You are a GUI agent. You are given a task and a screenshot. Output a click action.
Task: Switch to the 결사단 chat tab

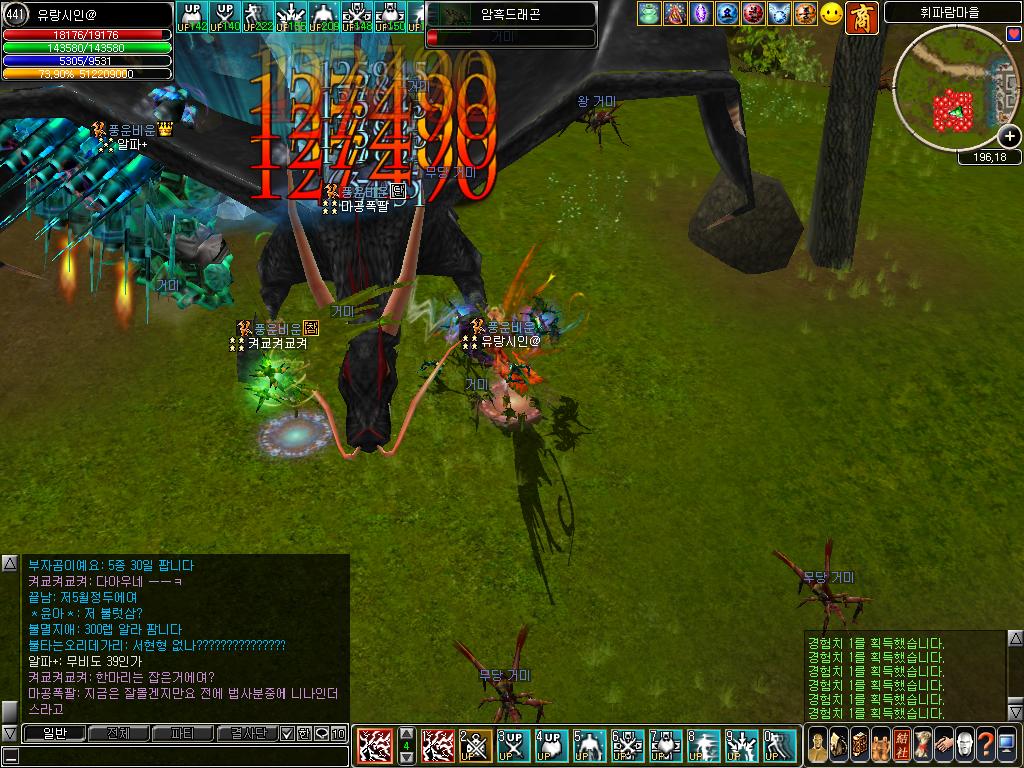tap(246, 734)
